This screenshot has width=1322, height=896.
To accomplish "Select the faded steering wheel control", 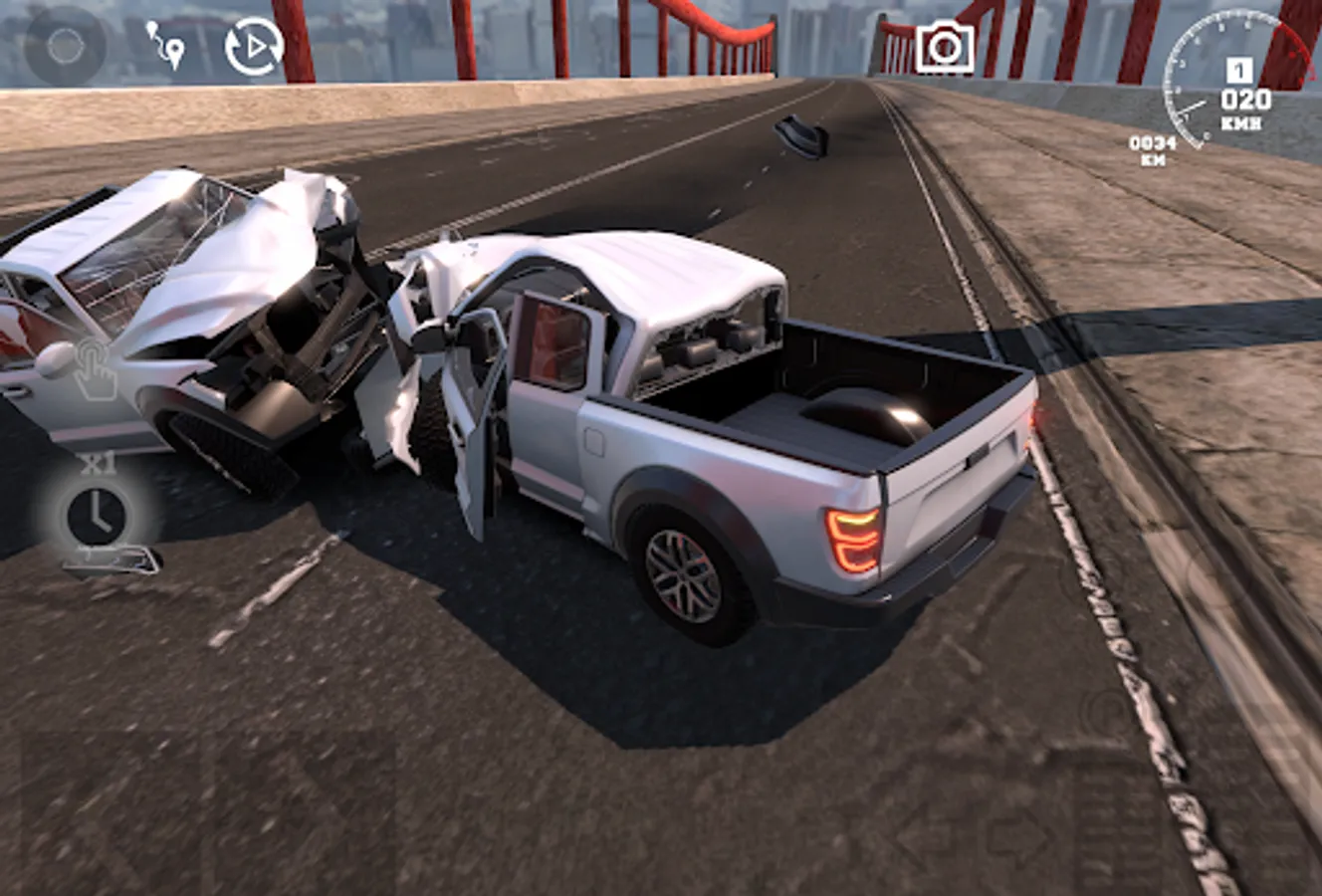I will (x=65, y=45).
